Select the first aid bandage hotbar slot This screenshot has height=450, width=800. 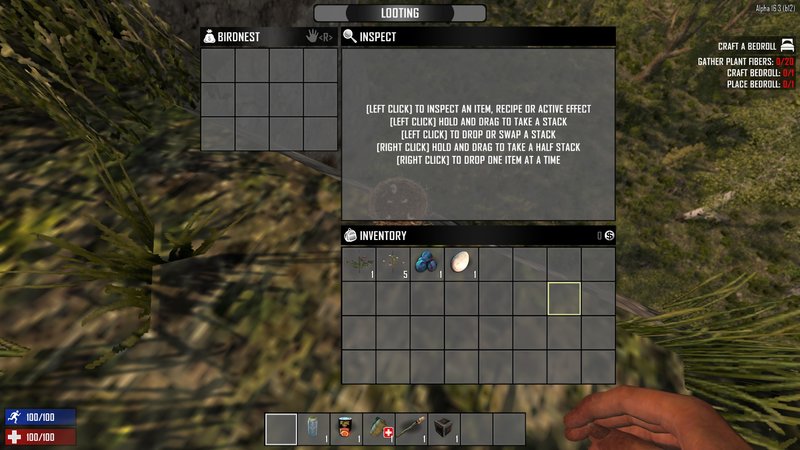point(379,429)
